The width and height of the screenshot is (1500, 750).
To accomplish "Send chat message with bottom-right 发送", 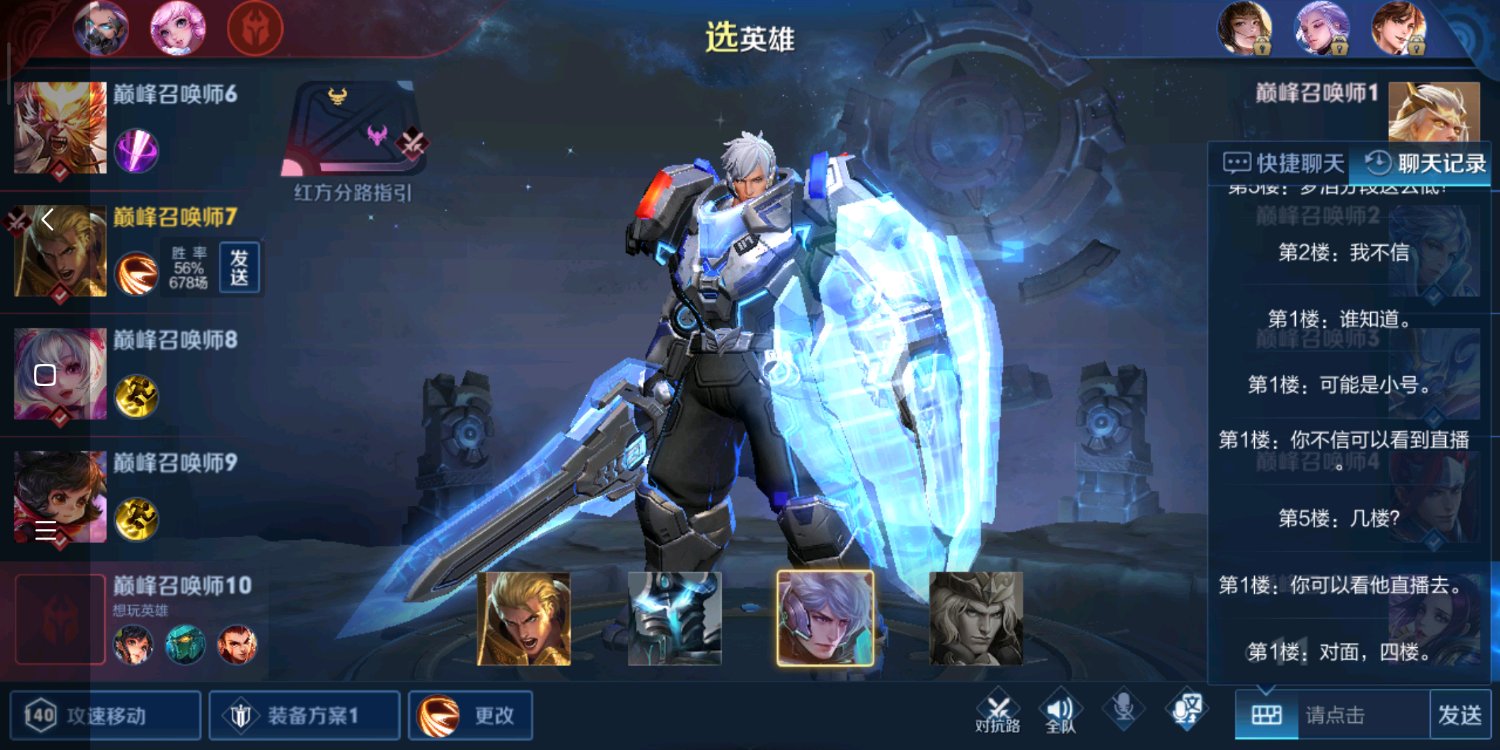I will click(x=1460, y=715).
